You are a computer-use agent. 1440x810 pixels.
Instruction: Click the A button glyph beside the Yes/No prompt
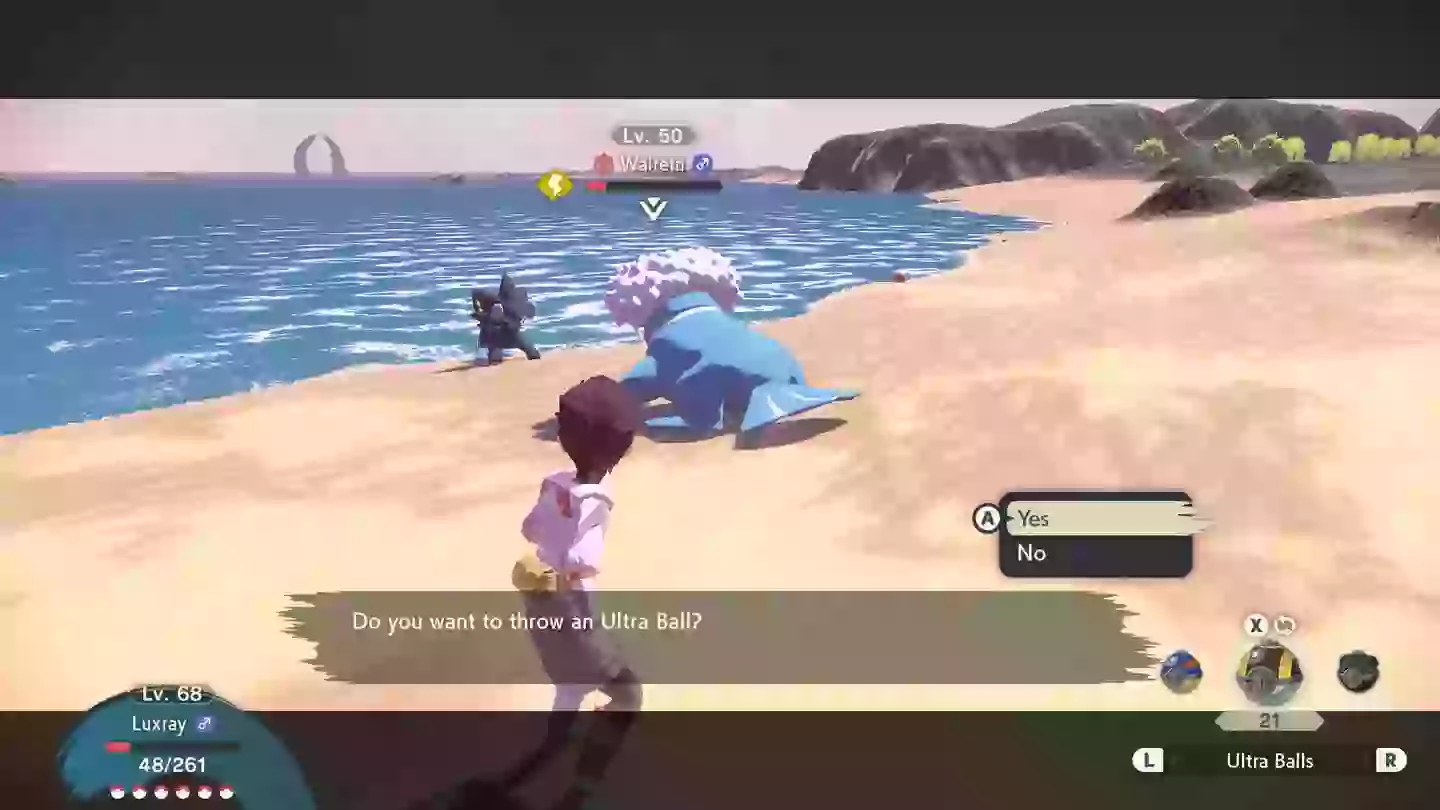point(986,518)
